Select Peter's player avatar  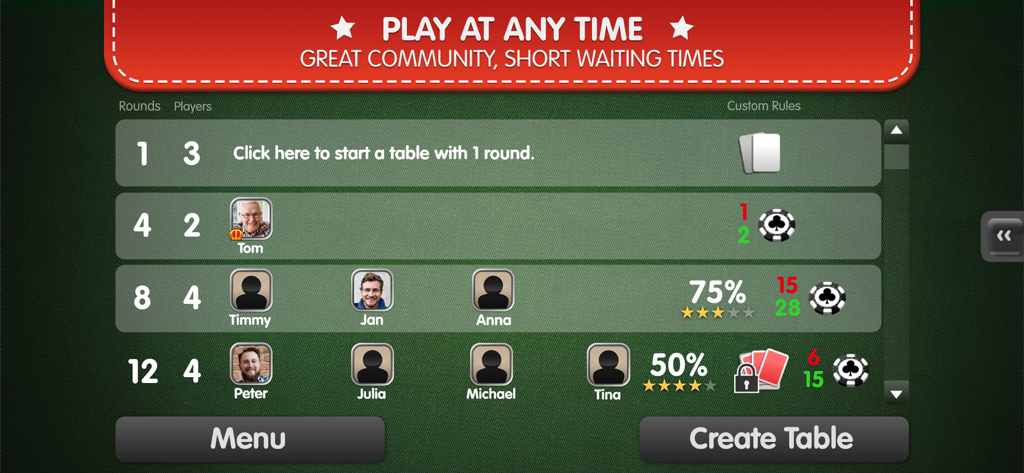click(251, 364)
